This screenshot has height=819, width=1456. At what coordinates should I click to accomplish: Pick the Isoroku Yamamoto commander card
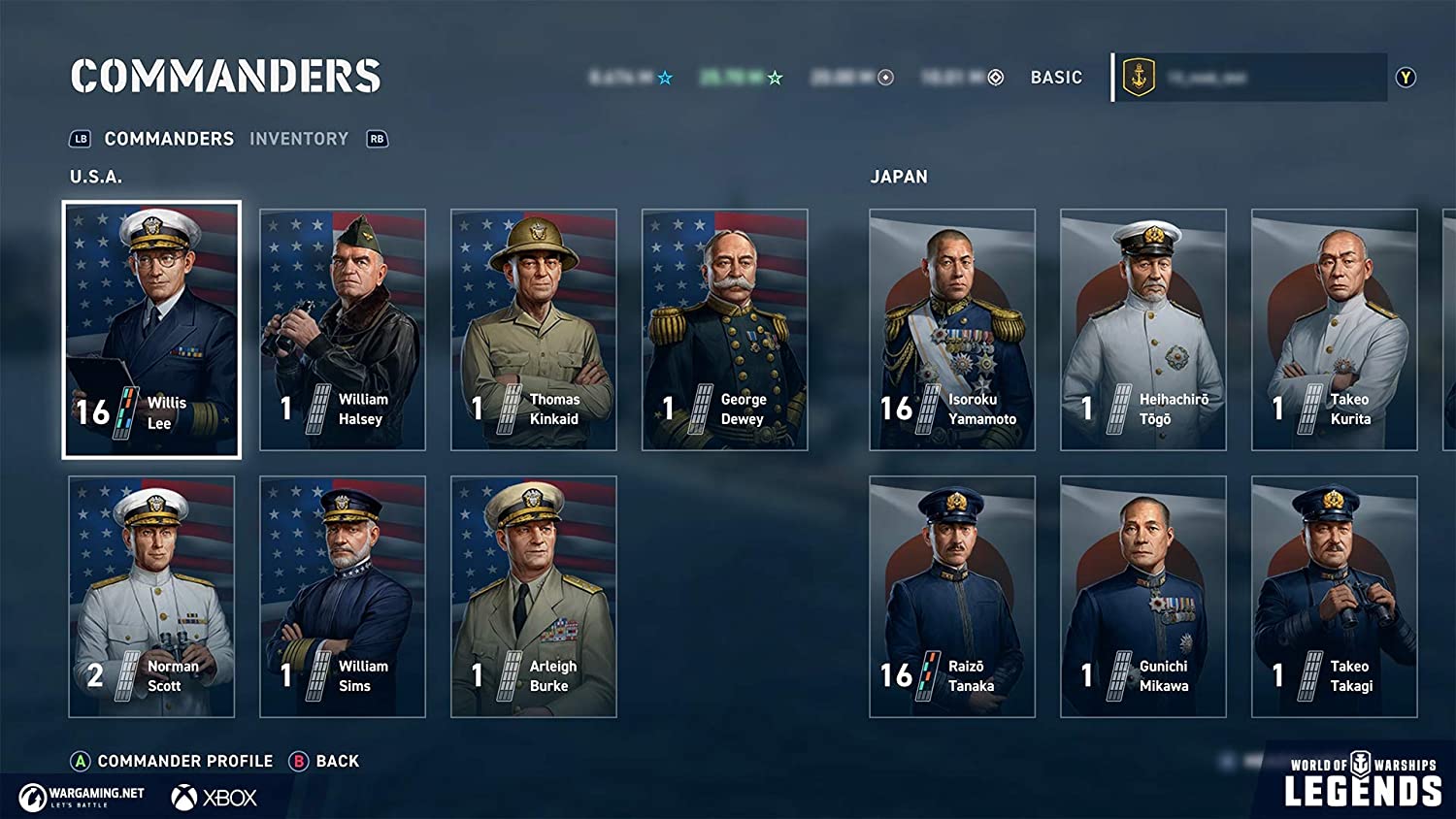952,329
